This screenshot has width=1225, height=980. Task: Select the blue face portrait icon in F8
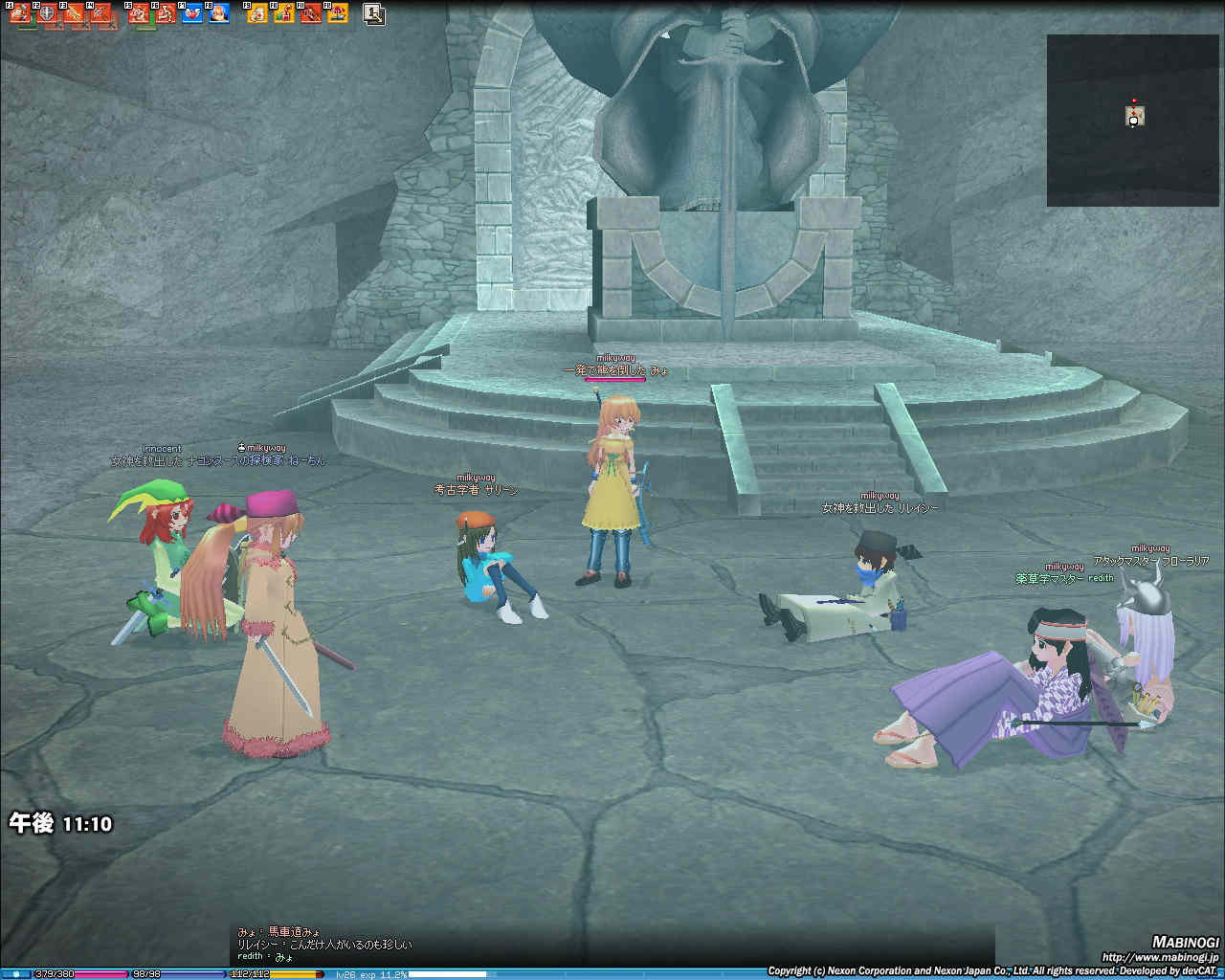coord(219,13)
